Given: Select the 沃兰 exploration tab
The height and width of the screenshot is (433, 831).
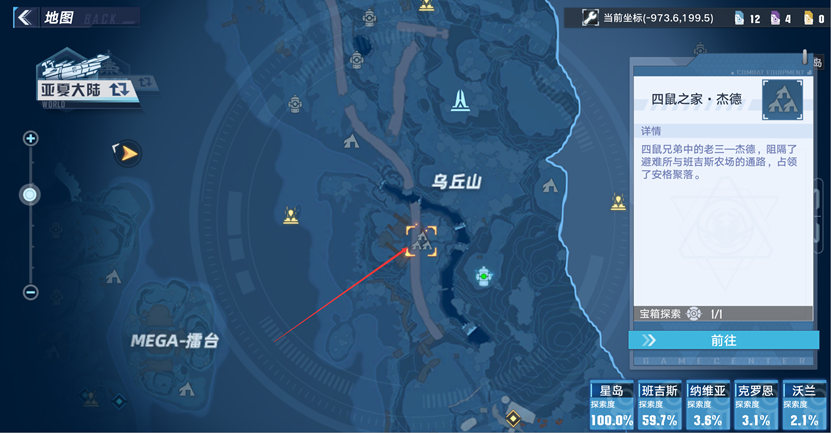Looking at the screenshot, I should [803, 405].
